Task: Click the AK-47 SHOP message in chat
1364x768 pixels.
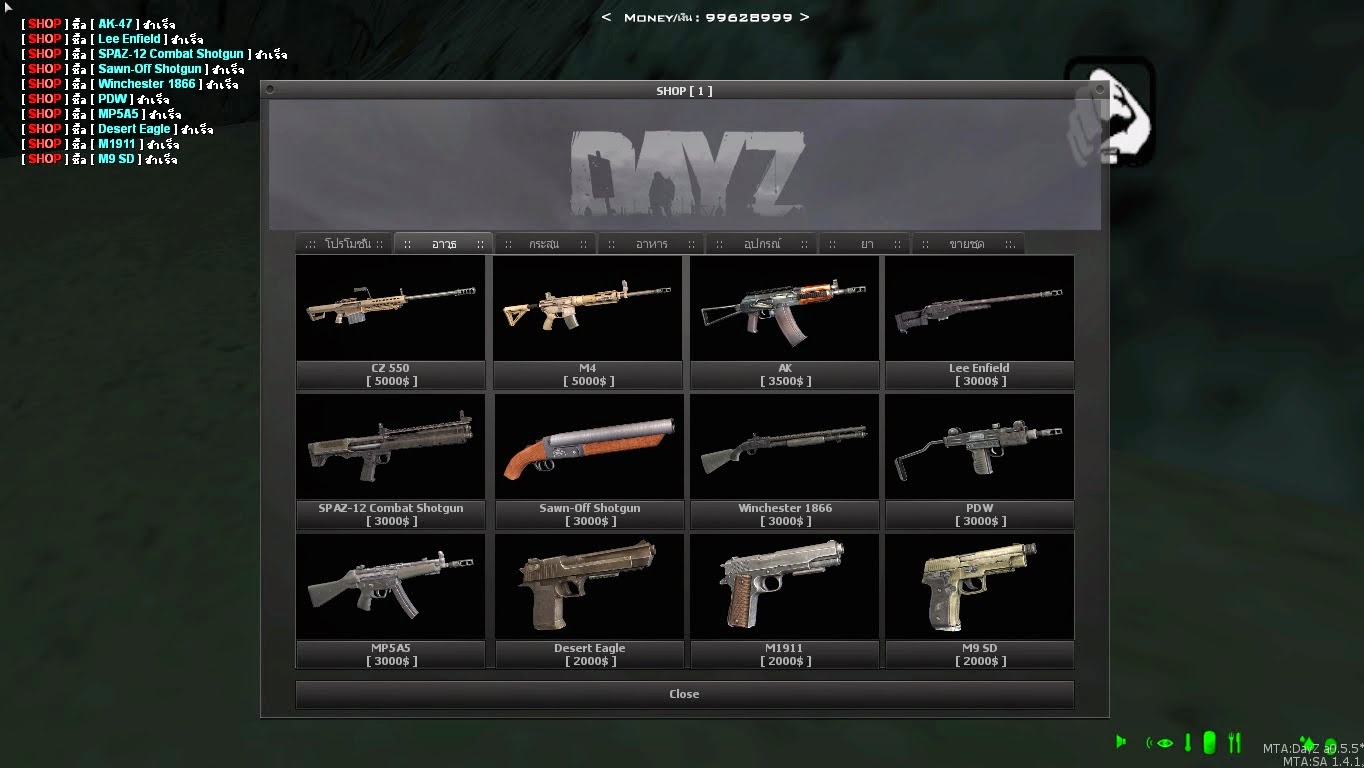Action: (x=100, y=23)
